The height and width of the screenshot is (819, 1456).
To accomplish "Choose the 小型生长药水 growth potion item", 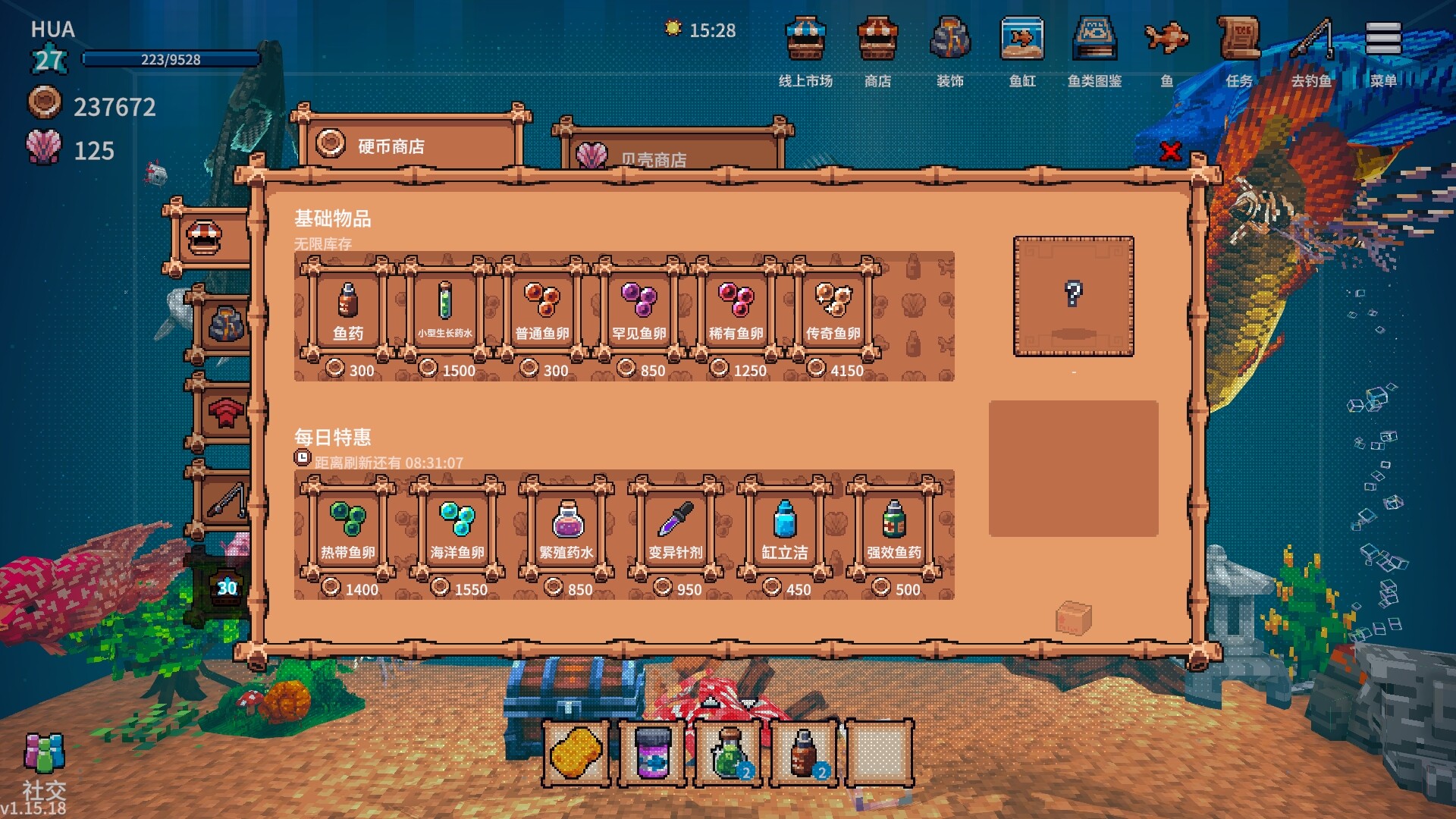I will pos(445,309).
